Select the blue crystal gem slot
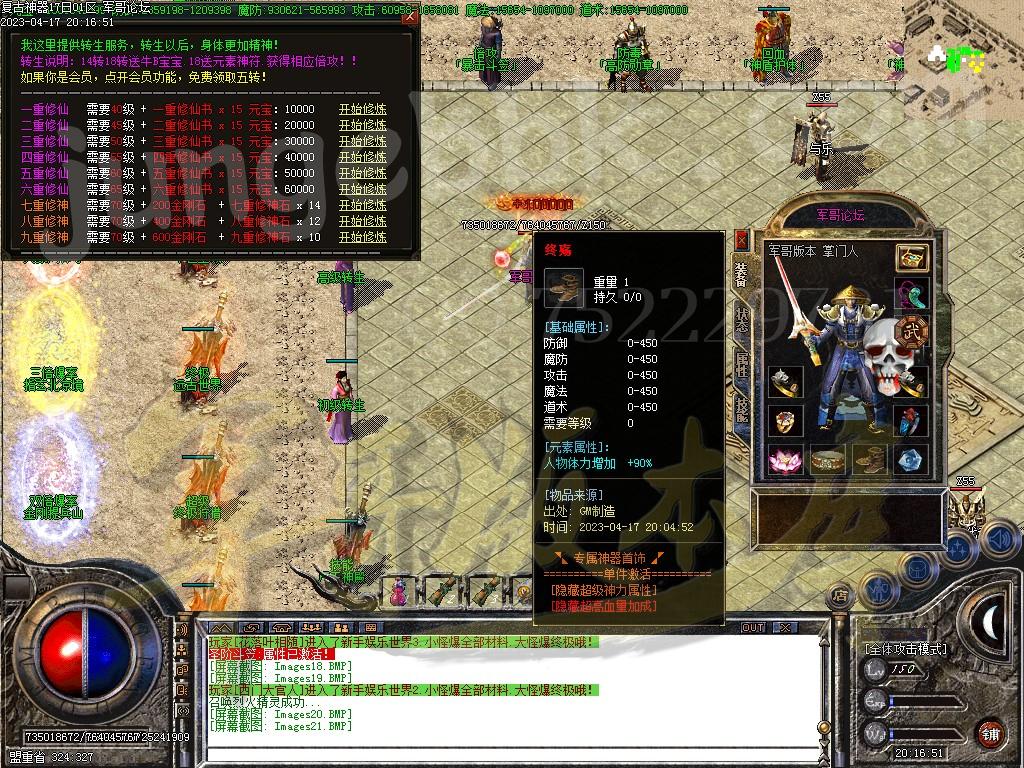This screenshot has width=1024, height=768. pos(910,459)
